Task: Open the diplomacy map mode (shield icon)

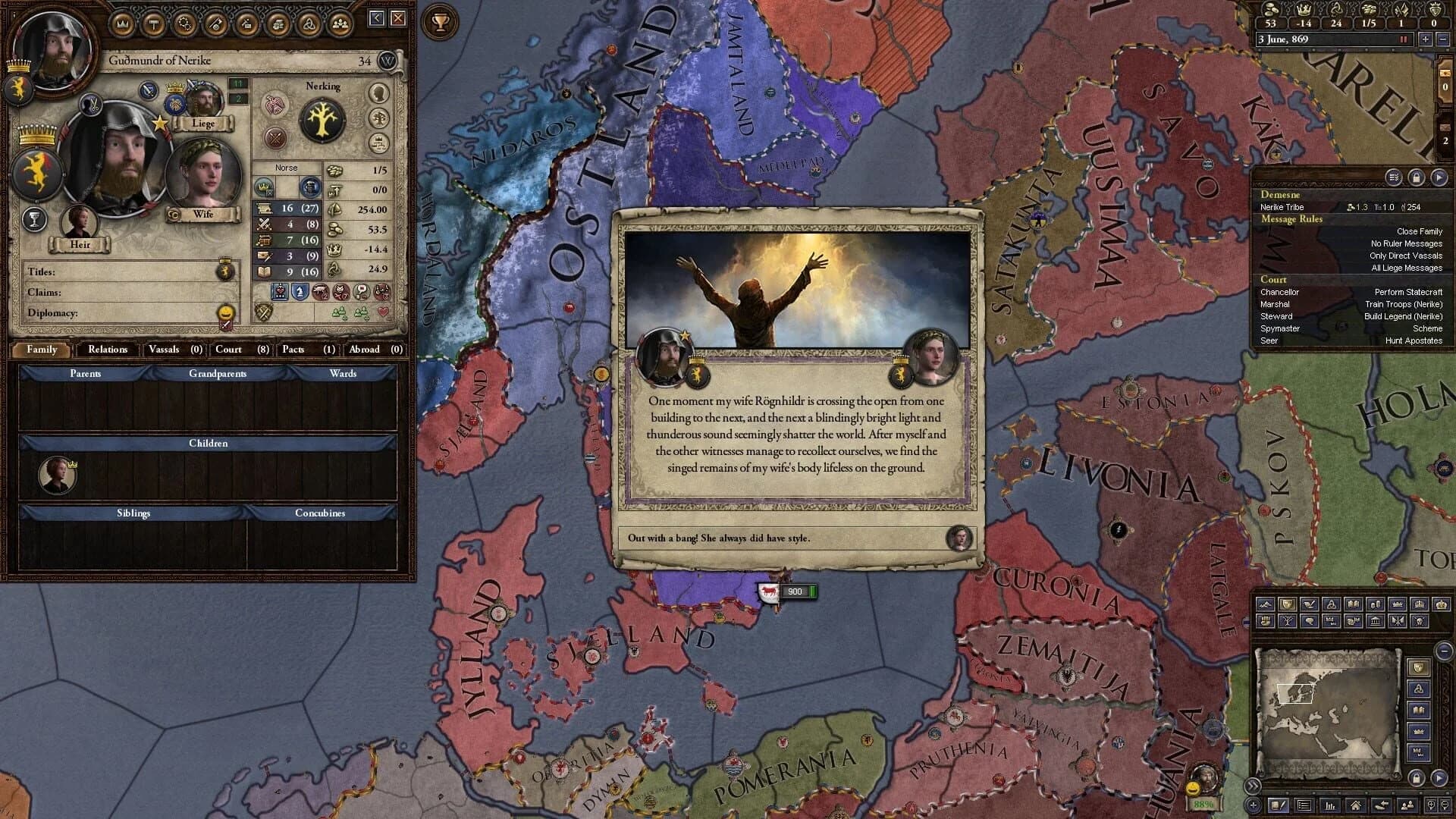Action: pos(1287,604)
